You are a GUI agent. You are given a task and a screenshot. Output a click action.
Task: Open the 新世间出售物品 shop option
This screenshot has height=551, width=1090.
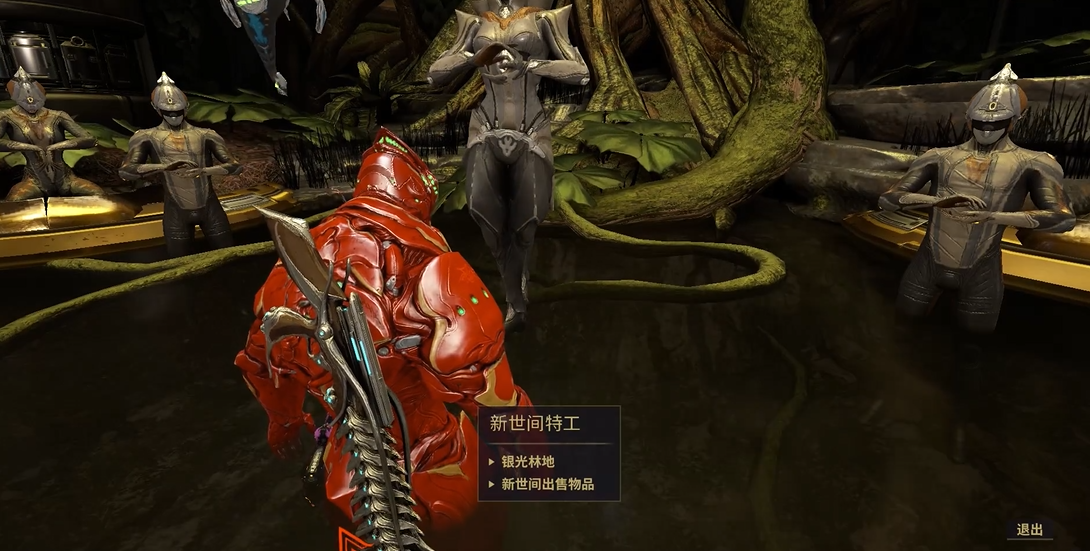point(547,484)
